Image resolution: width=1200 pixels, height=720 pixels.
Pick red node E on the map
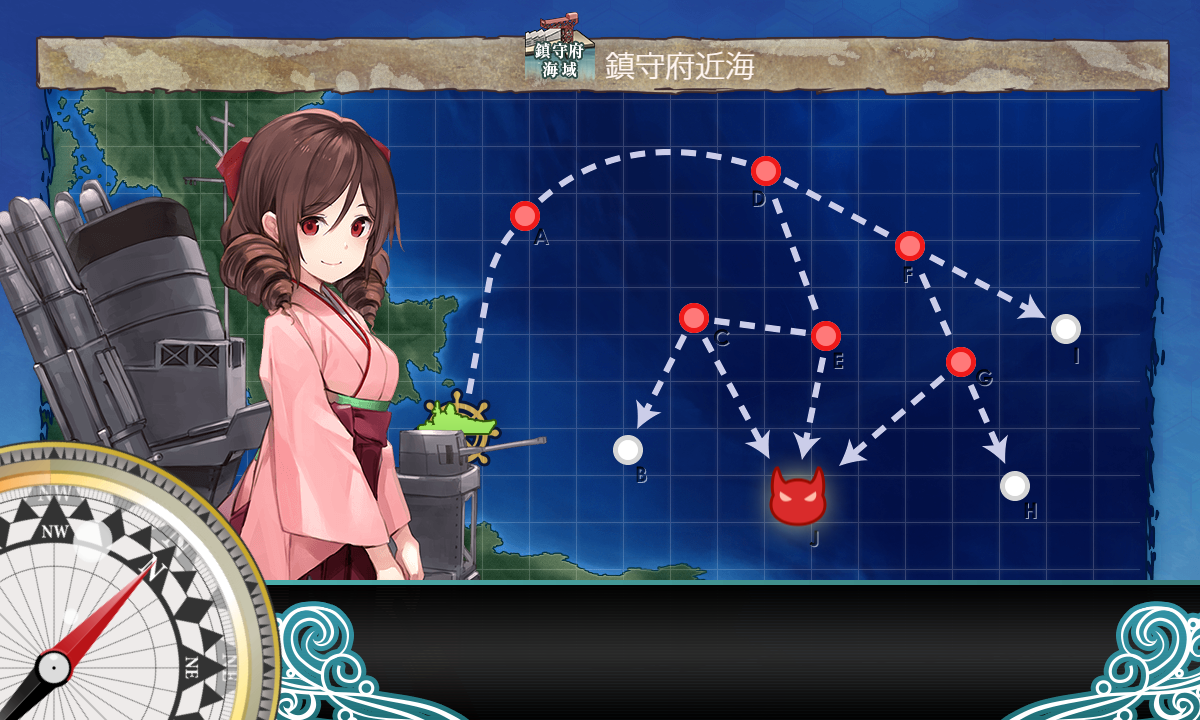(826, 336)
